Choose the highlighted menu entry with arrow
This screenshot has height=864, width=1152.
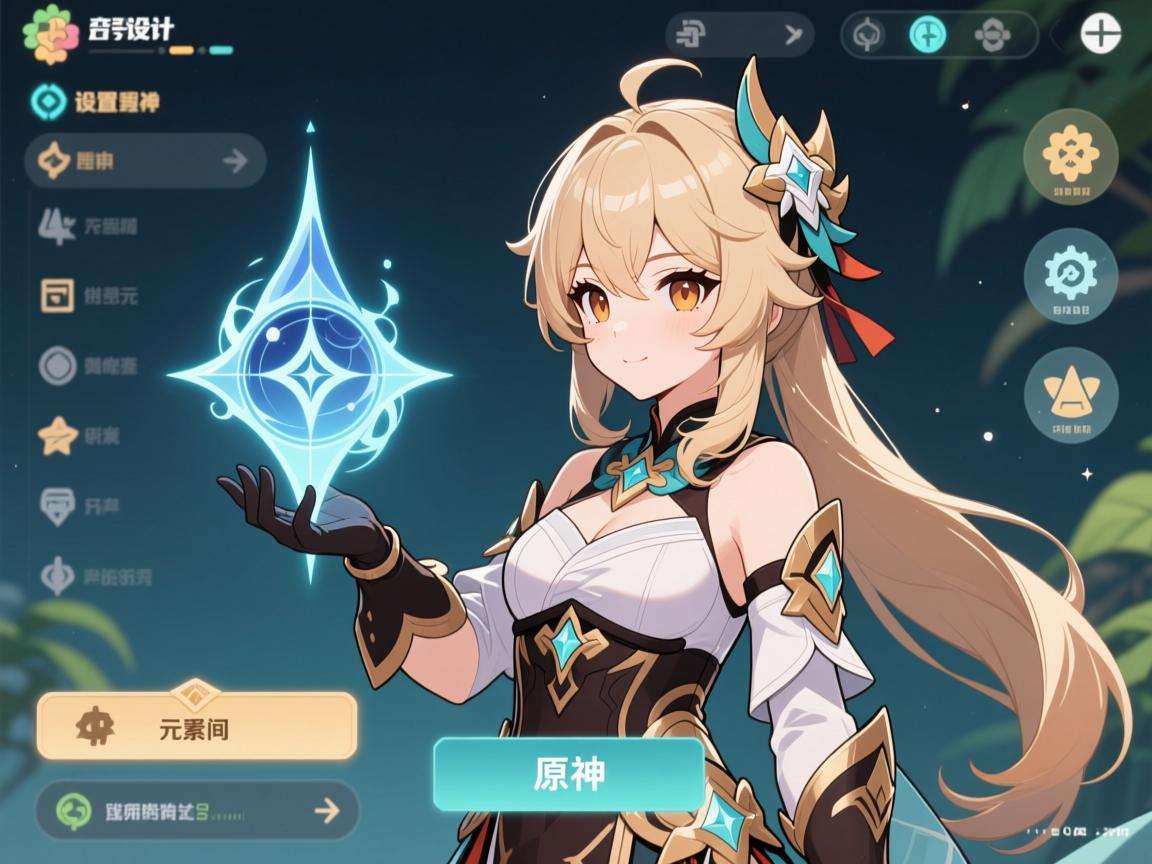point(145,160)
